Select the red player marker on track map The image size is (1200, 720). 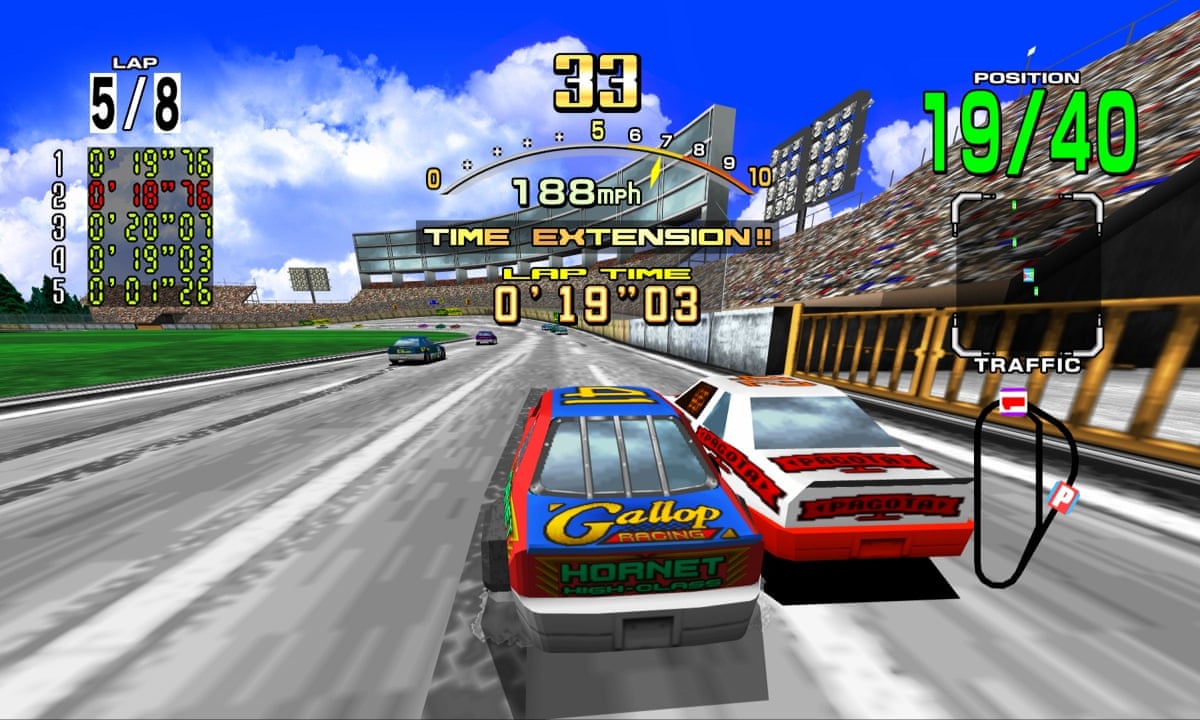click(1013, 402)
